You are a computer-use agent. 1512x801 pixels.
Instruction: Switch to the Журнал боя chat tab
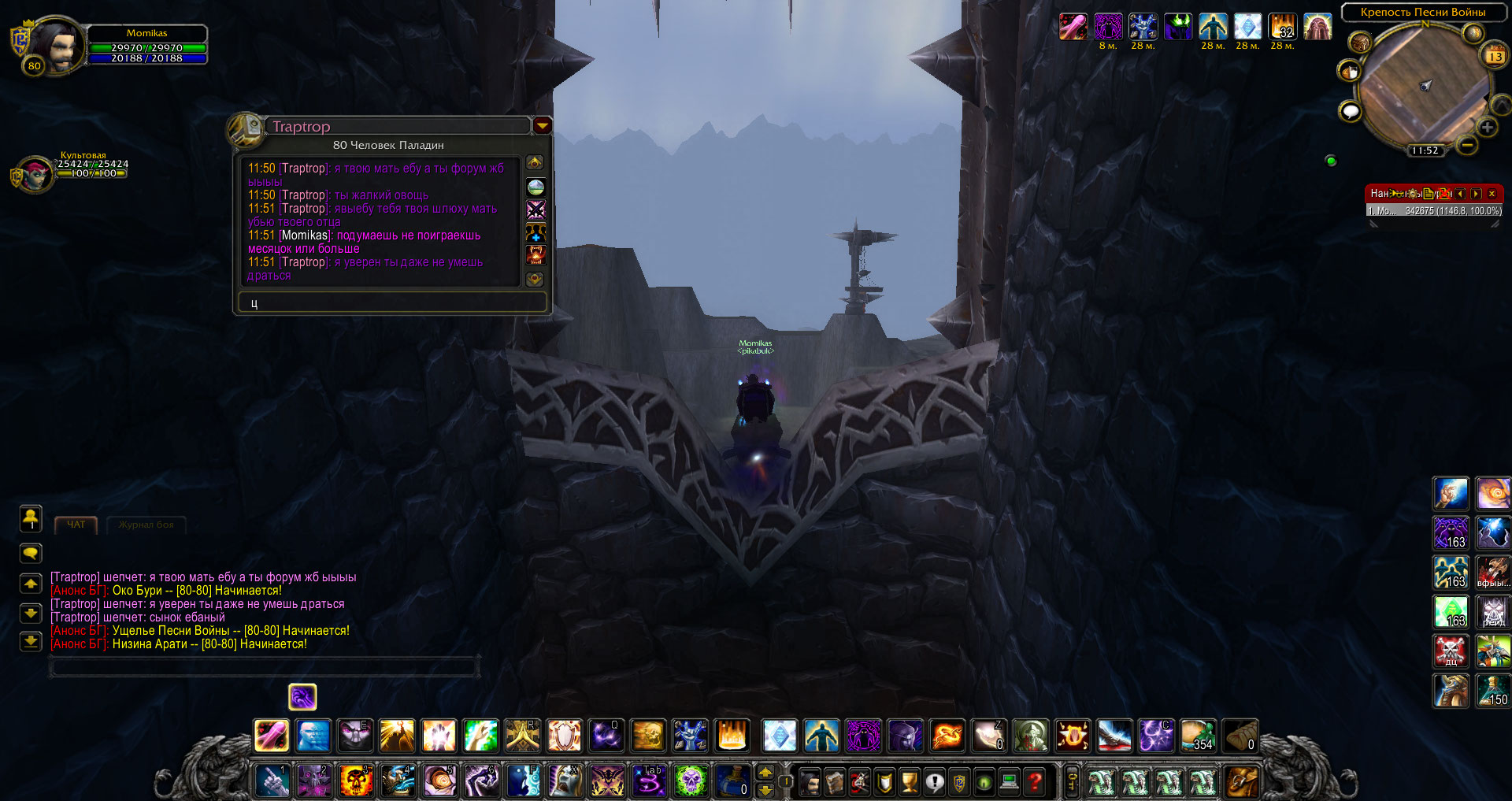[x=146, y=525]
